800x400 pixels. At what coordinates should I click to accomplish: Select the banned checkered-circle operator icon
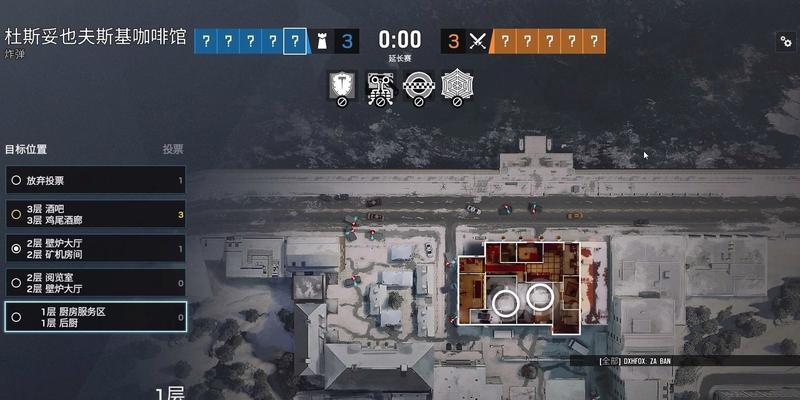(417, 85)
